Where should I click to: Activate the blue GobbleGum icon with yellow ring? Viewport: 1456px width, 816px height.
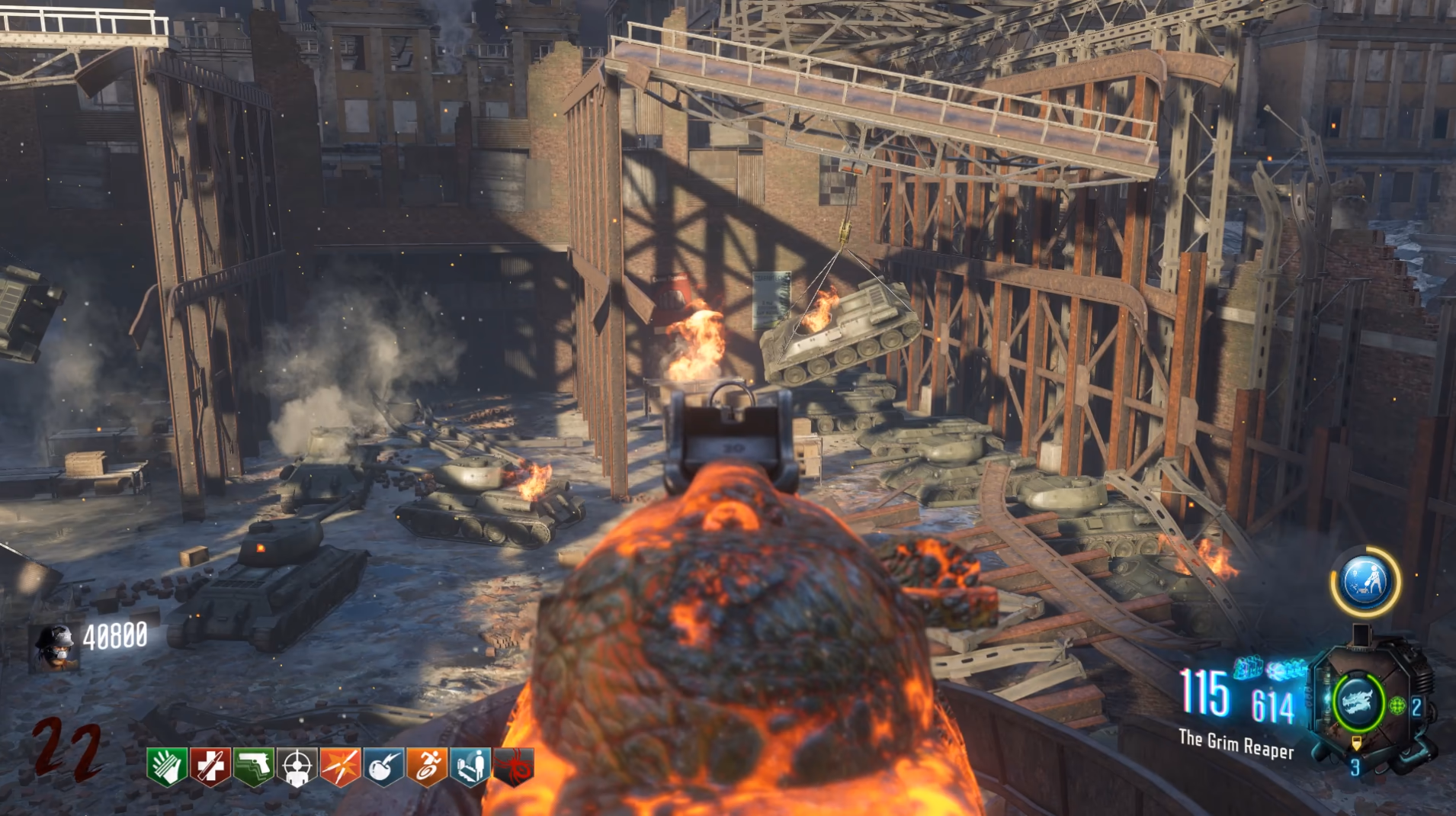point(1366,582)
